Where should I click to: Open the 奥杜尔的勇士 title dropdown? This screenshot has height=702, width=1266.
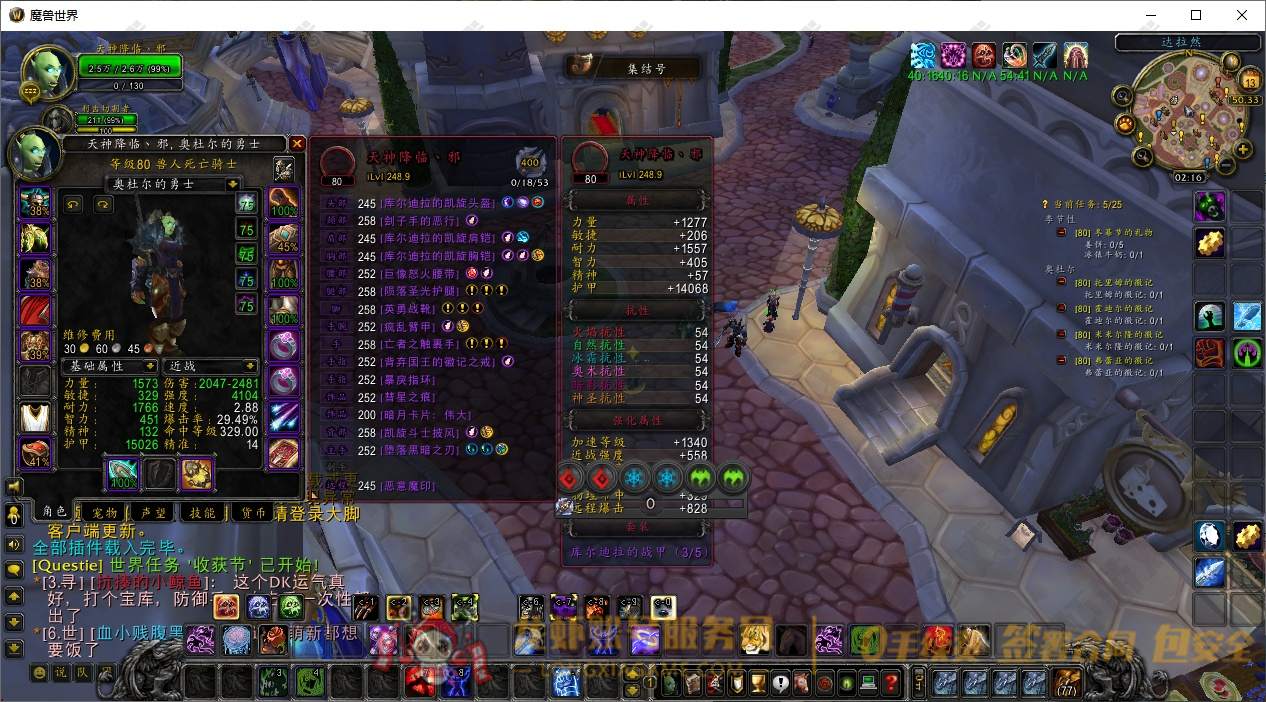coord(233,184)
